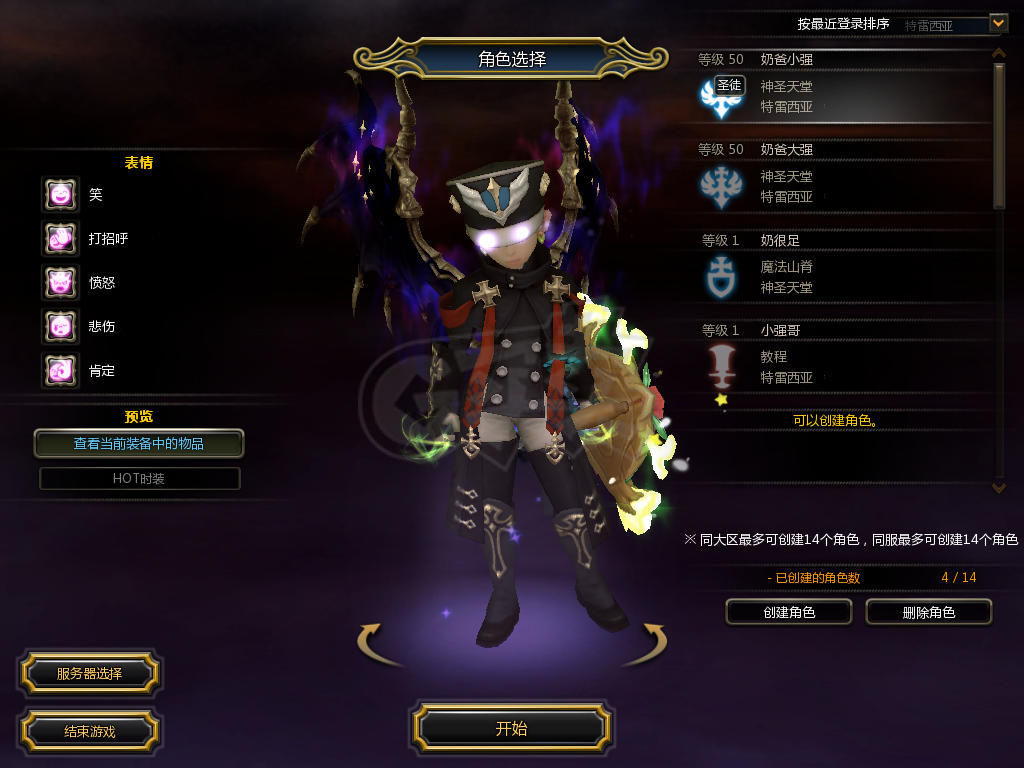Open the 按最近登录排序 sort dropdown

point(998,23)
